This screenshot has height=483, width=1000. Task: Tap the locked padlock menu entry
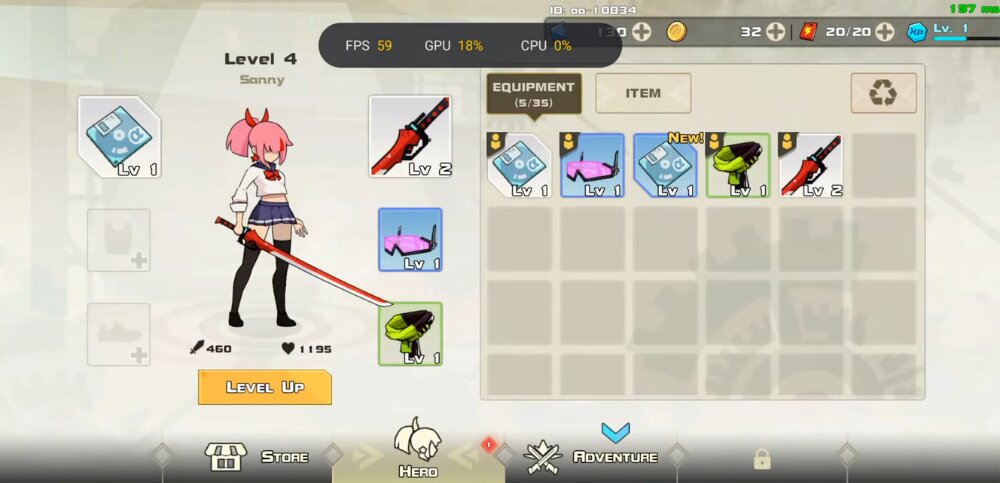point(762,458)
